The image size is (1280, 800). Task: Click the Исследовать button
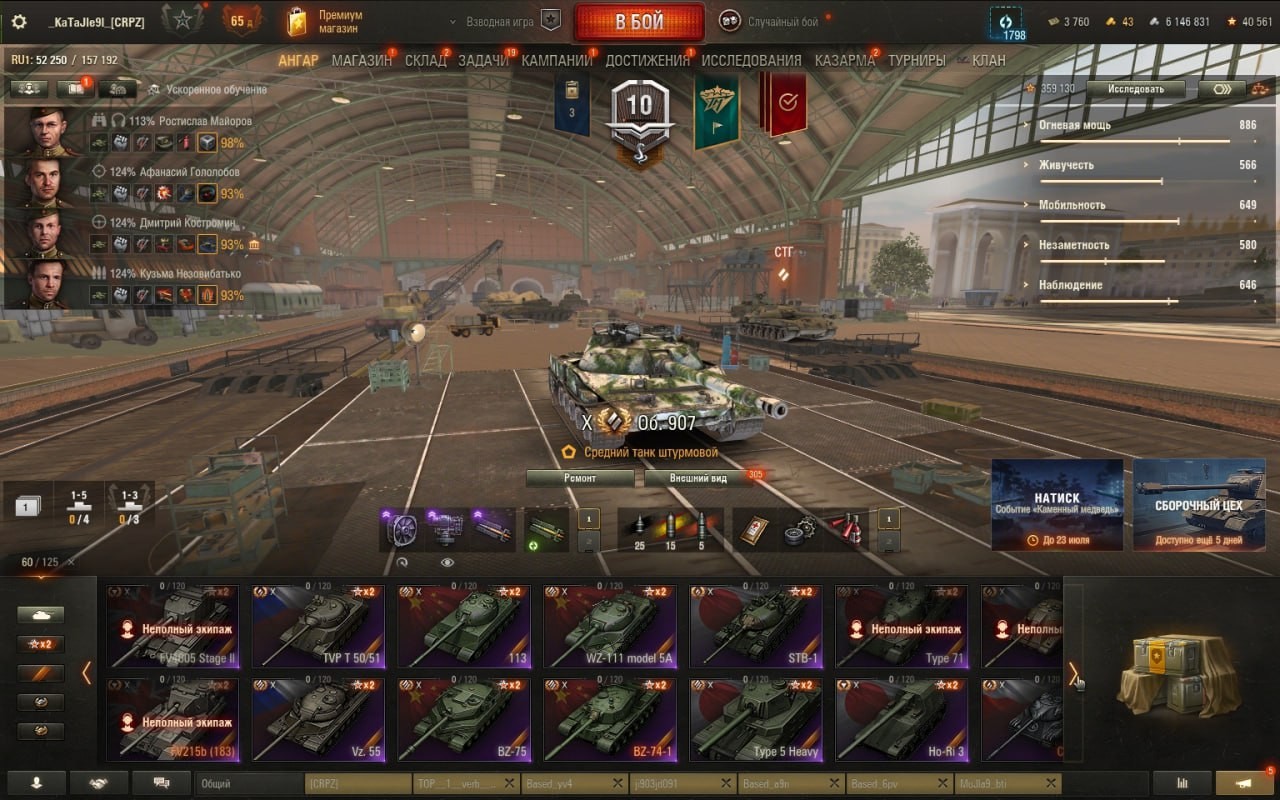[x=1136, y=88]
